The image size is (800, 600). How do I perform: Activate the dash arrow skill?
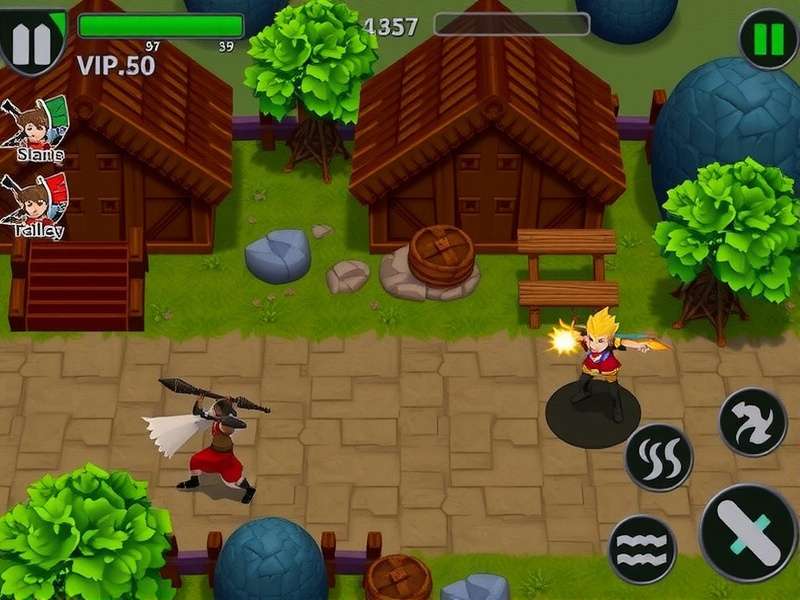pyautogui.click(x=753, y=422)
